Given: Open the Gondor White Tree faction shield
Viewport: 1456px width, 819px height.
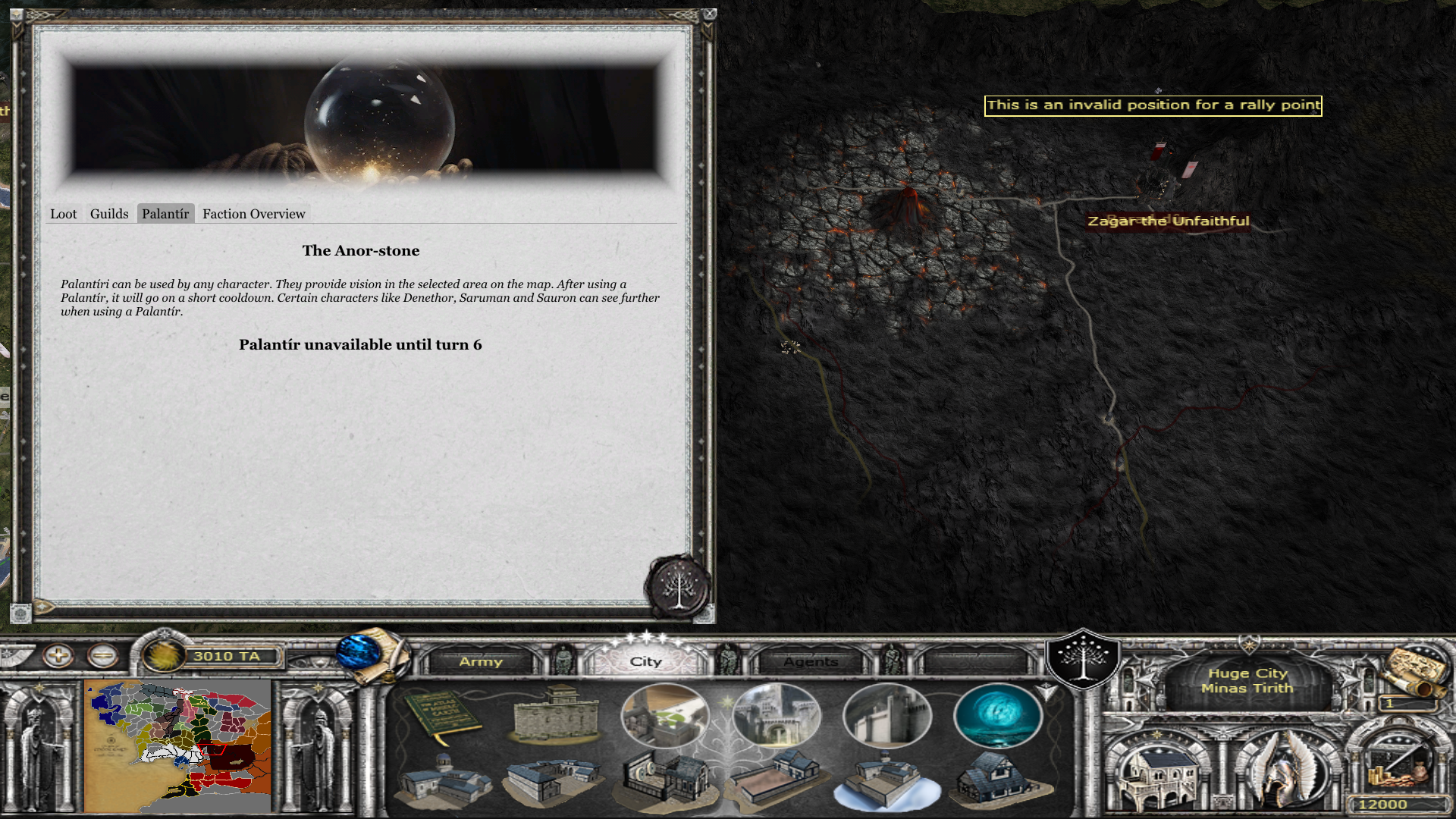Looking at the screenshot, I should 1083,658.
